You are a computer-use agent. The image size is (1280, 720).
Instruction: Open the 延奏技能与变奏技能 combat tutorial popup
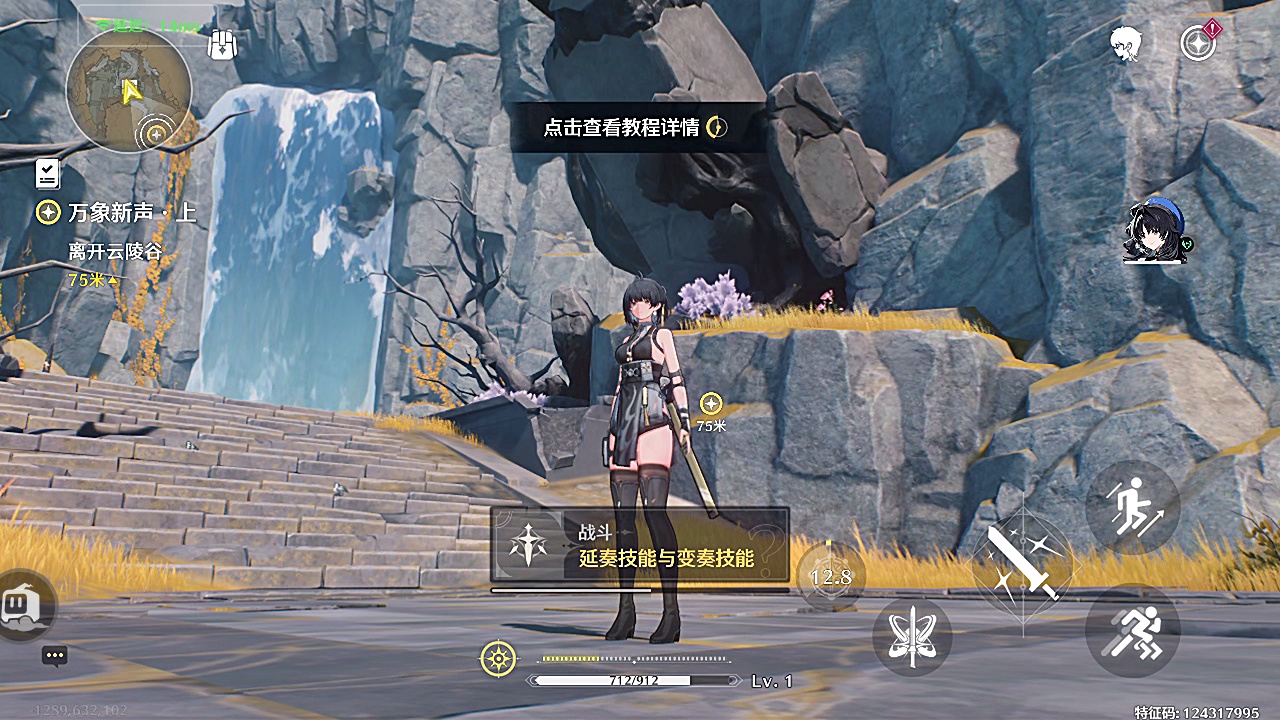click(640, 546)
